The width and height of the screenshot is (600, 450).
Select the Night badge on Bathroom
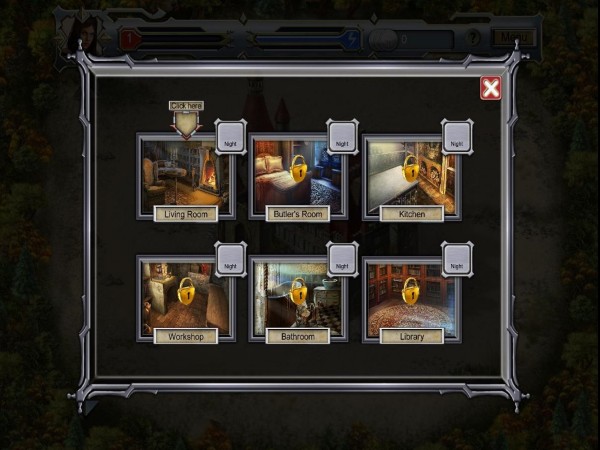coord(342,261)
